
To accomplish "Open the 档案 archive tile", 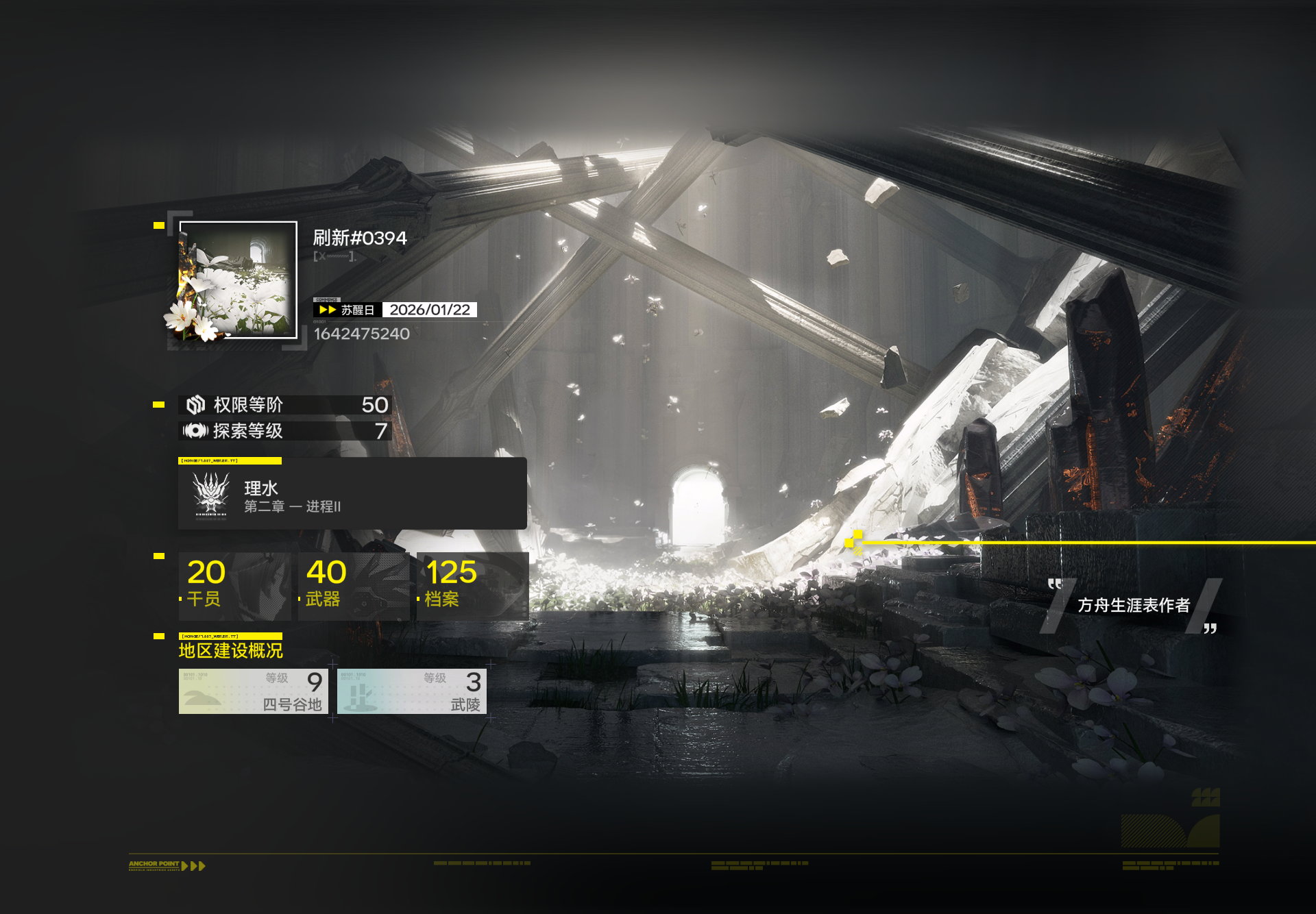I will [x=472, y=586].
